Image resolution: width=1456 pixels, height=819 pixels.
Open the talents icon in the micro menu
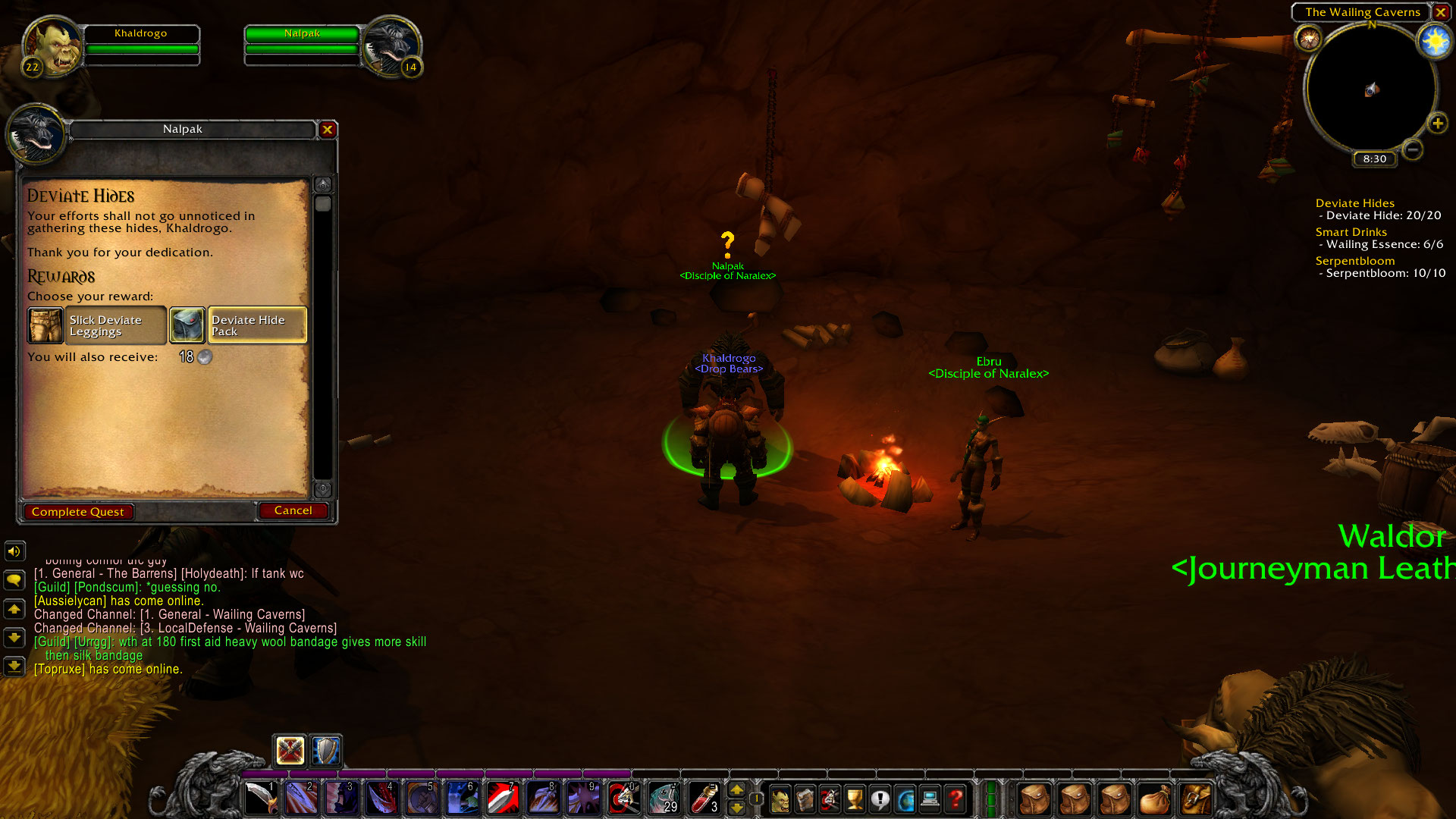pyautogui.click(x=828, y=798)
